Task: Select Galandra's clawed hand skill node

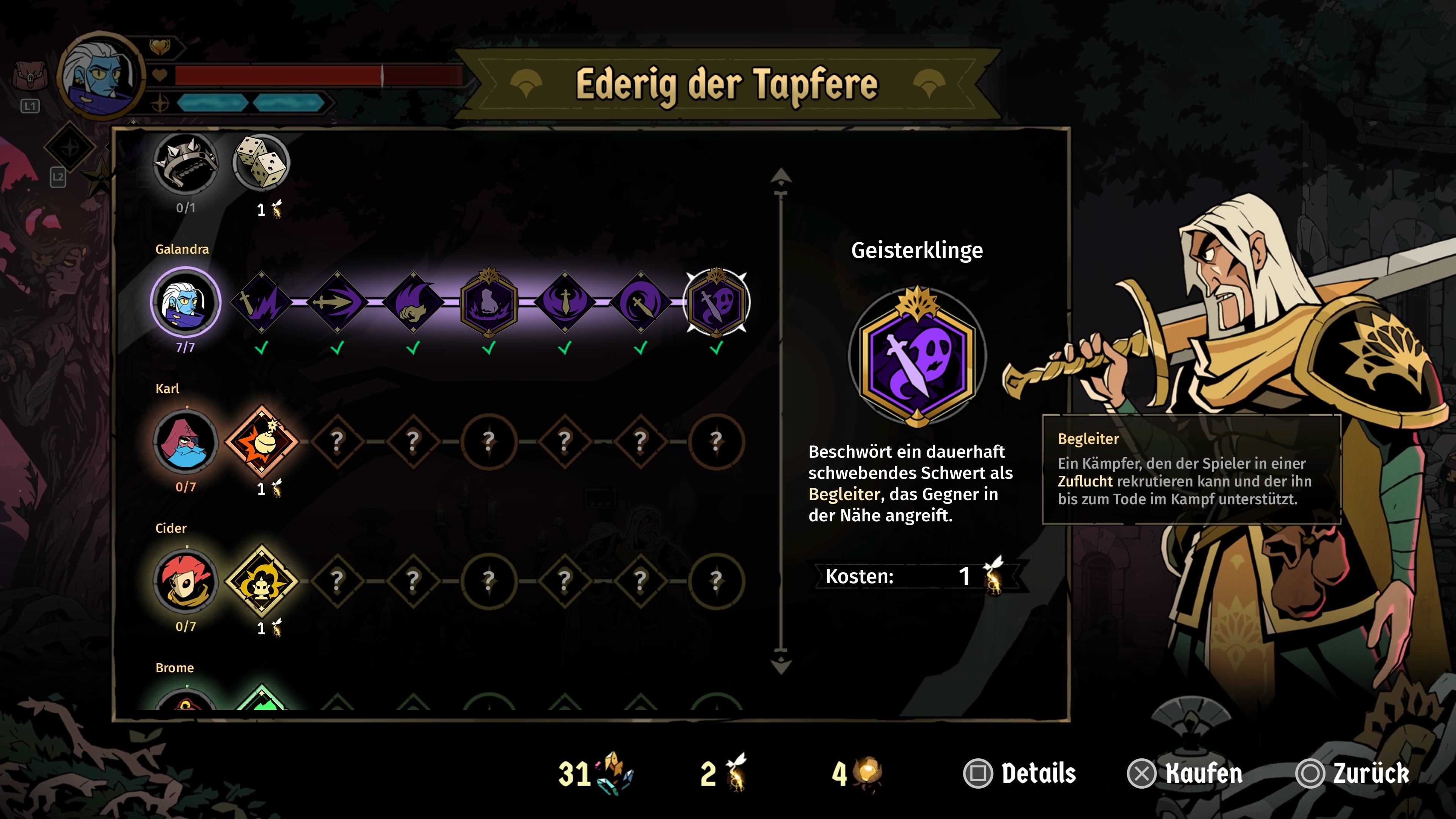Action: coord(413,303)
